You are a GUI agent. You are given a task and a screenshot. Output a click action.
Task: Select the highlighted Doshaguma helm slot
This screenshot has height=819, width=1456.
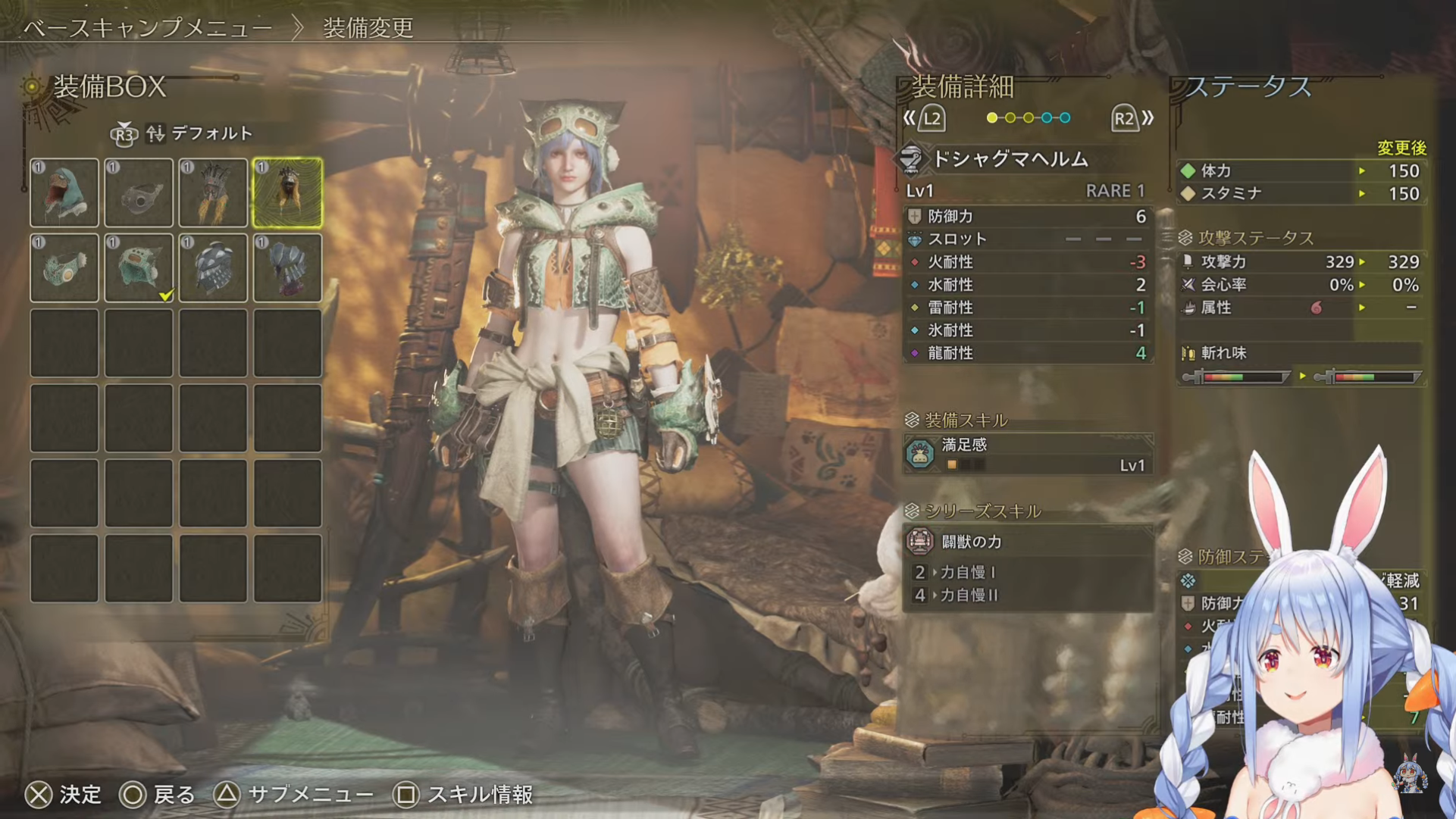click(287, 192)
